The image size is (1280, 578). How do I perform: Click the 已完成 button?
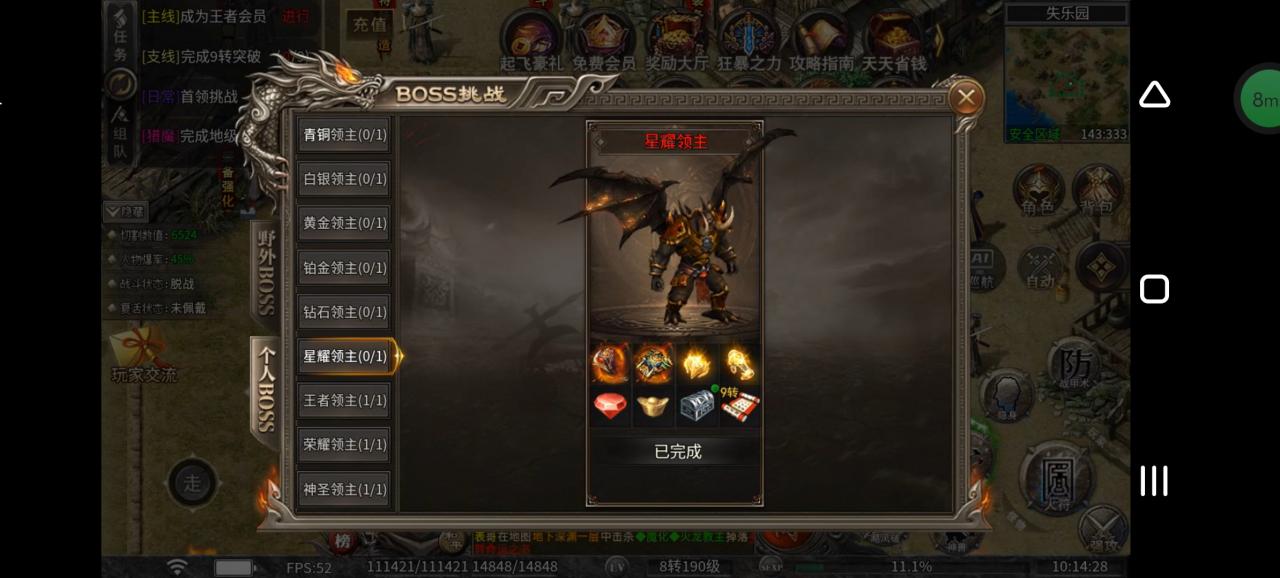pos(677,452)
